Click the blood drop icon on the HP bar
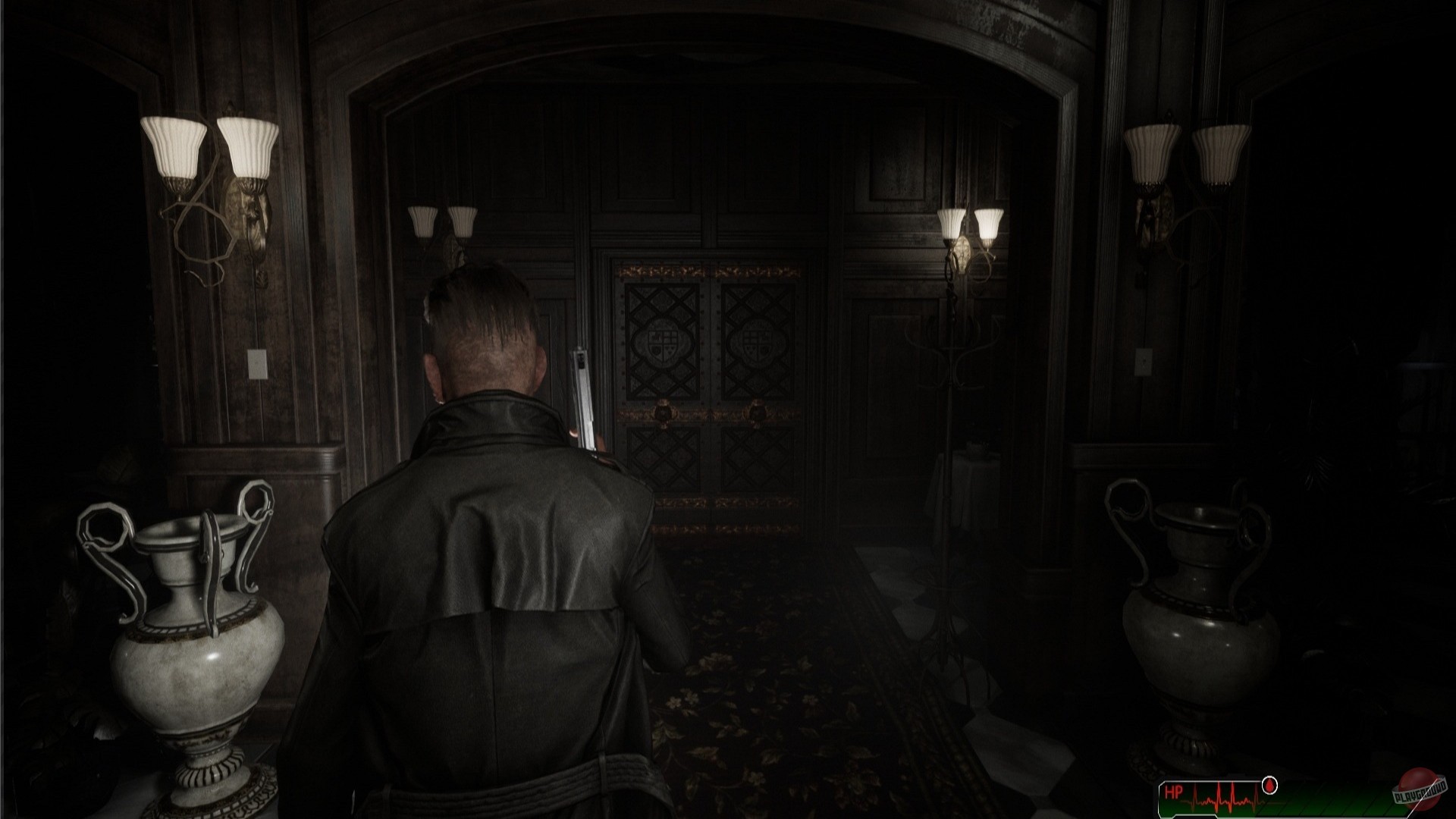 [1269, 785]
